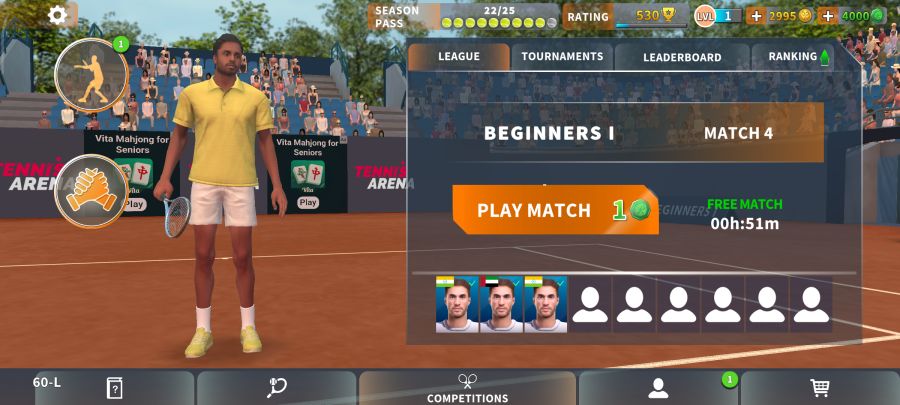Viewport: 900px width, 405px height.
Task: Select the UAE flag opponent portrait
Action: (501, 304)
